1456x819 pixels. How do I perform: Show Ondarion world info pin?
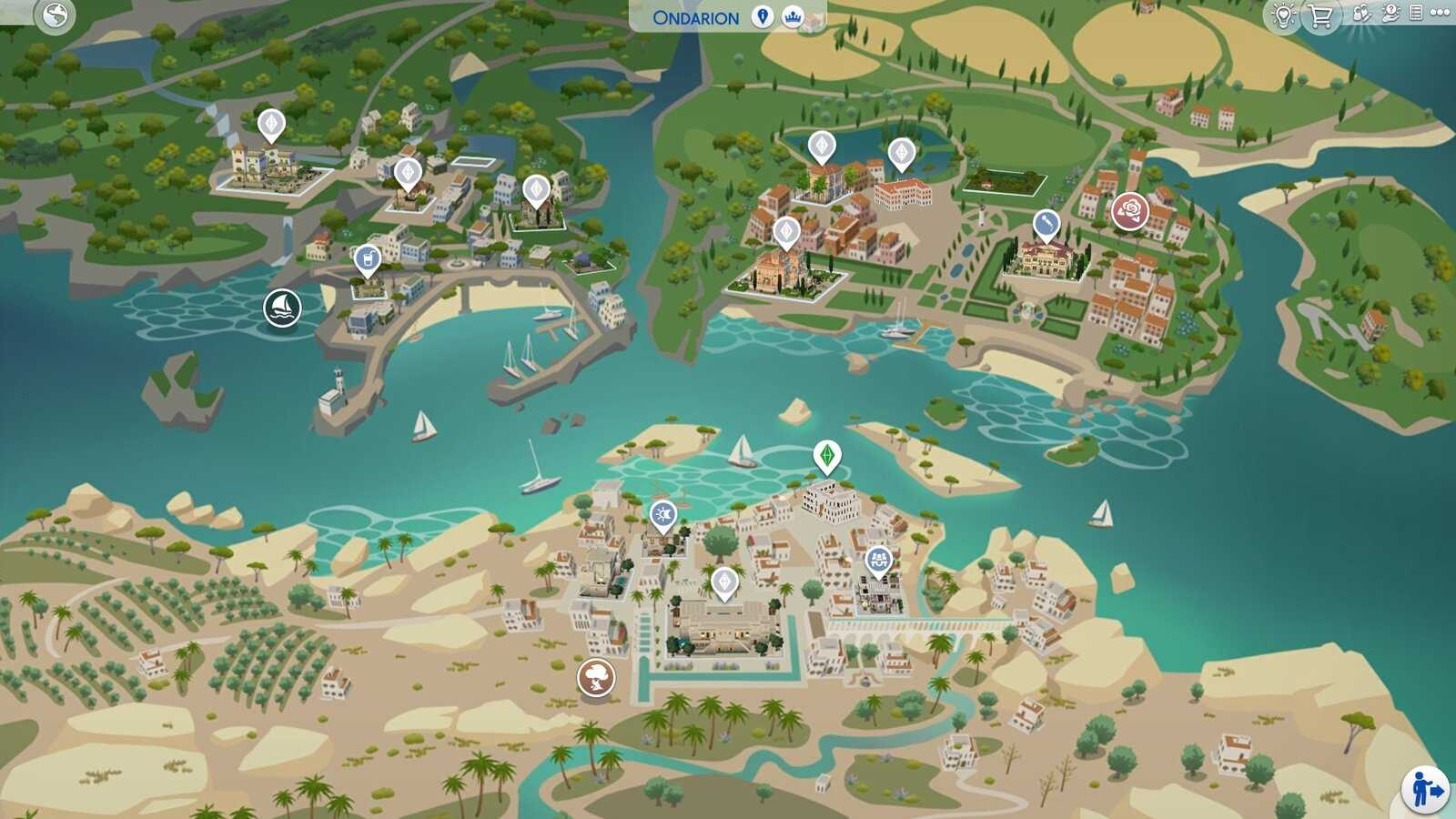763,16
